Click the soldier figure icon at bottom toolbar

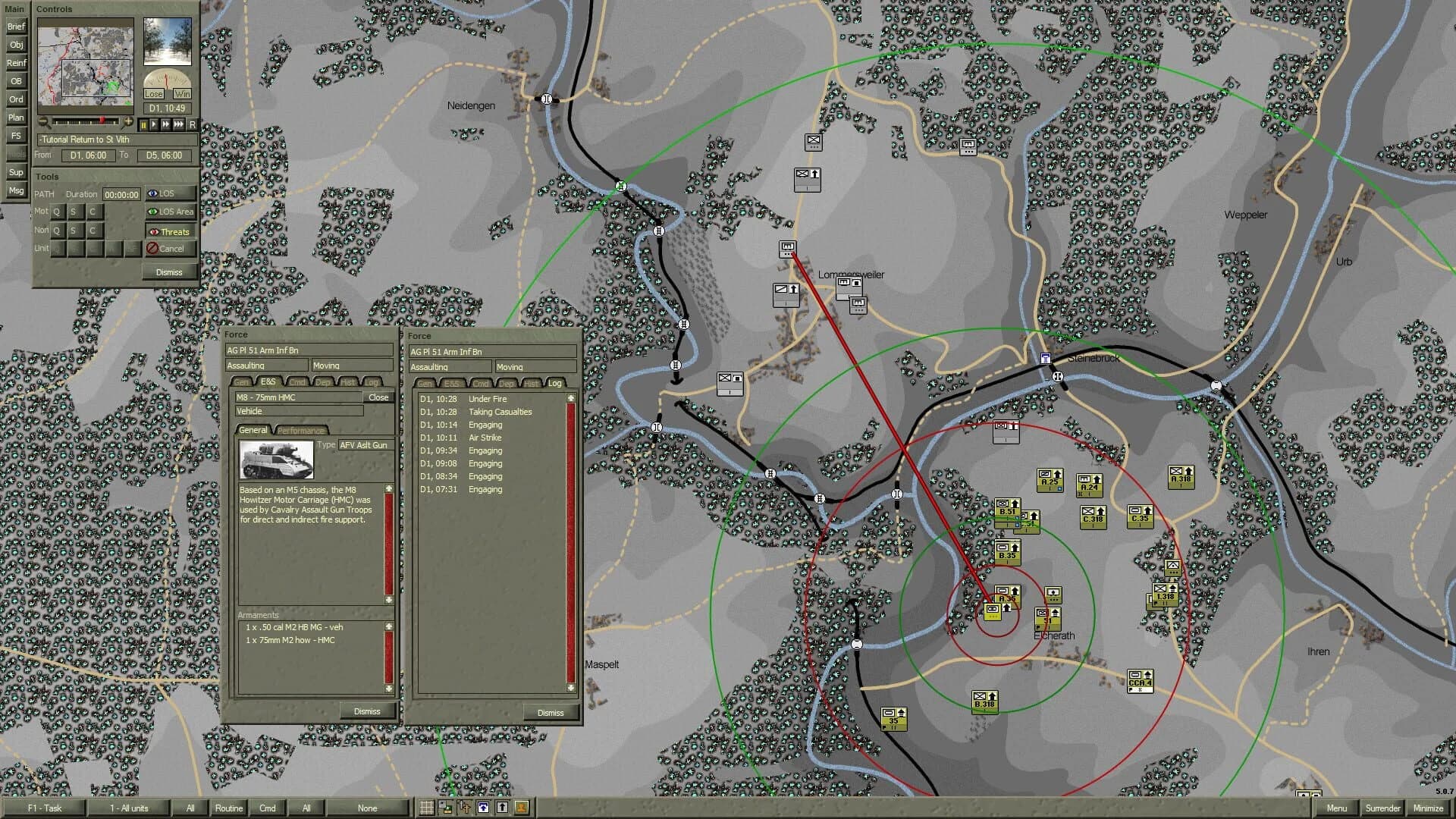click(521, 808)
